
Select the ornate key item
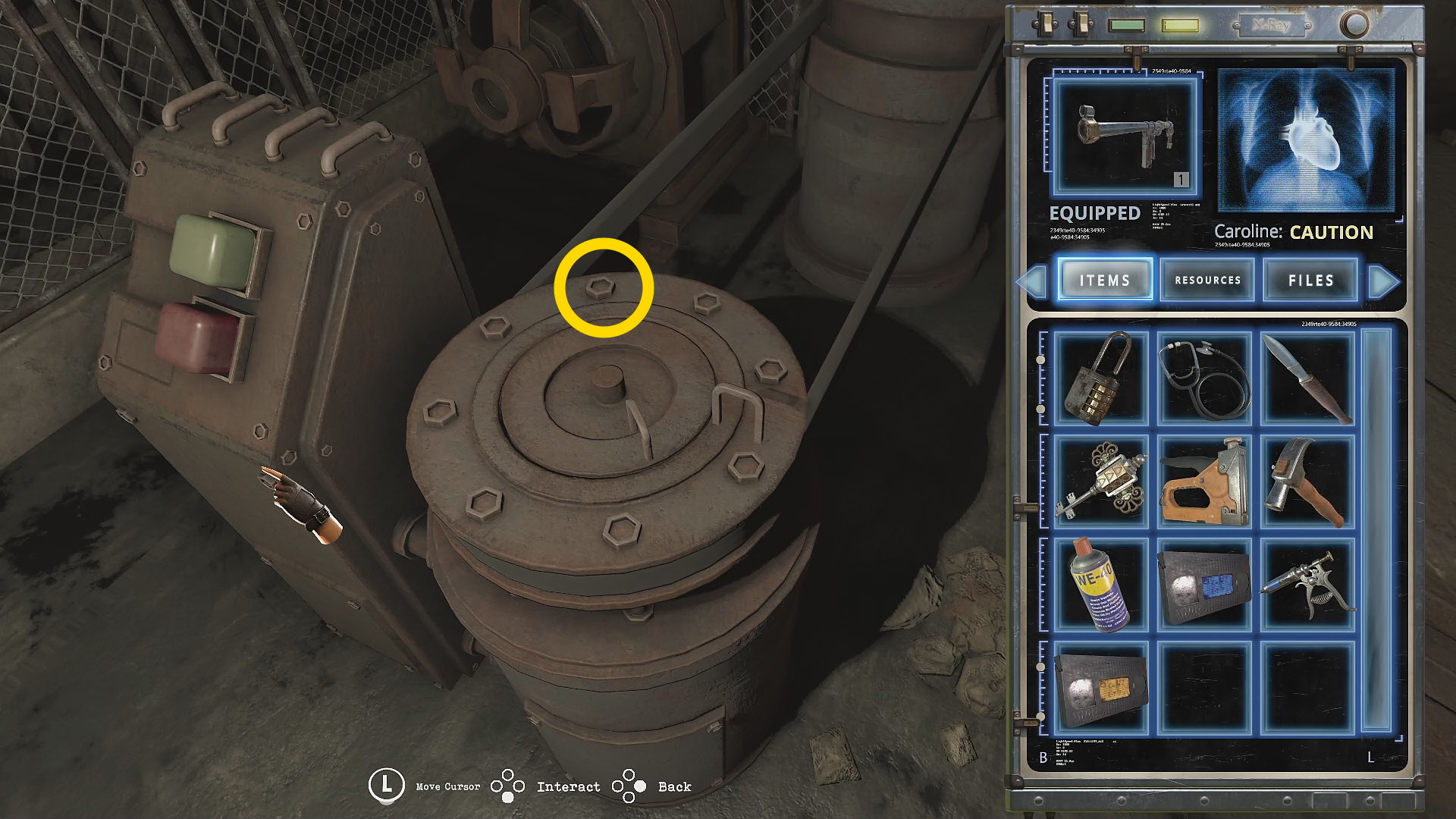point(1100,481)
